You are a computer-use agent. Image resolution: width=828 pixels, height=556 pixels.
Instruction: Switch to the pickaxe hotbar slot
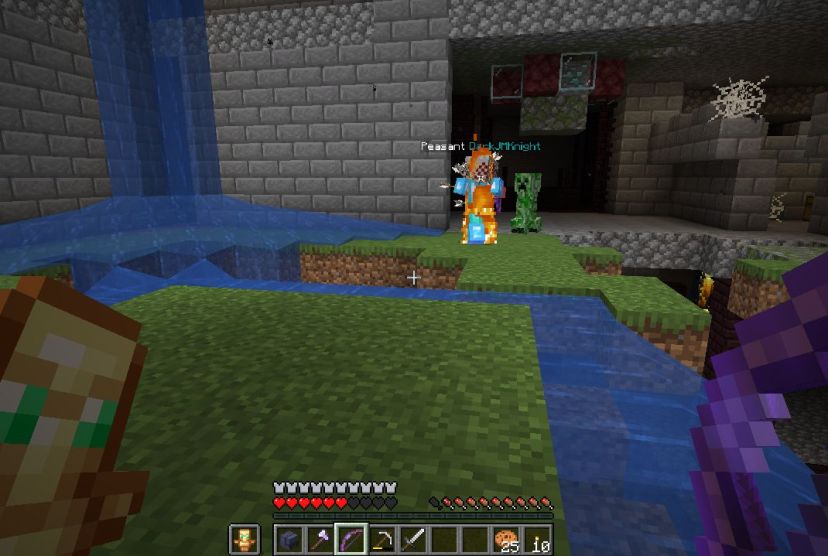pos(382,539)
